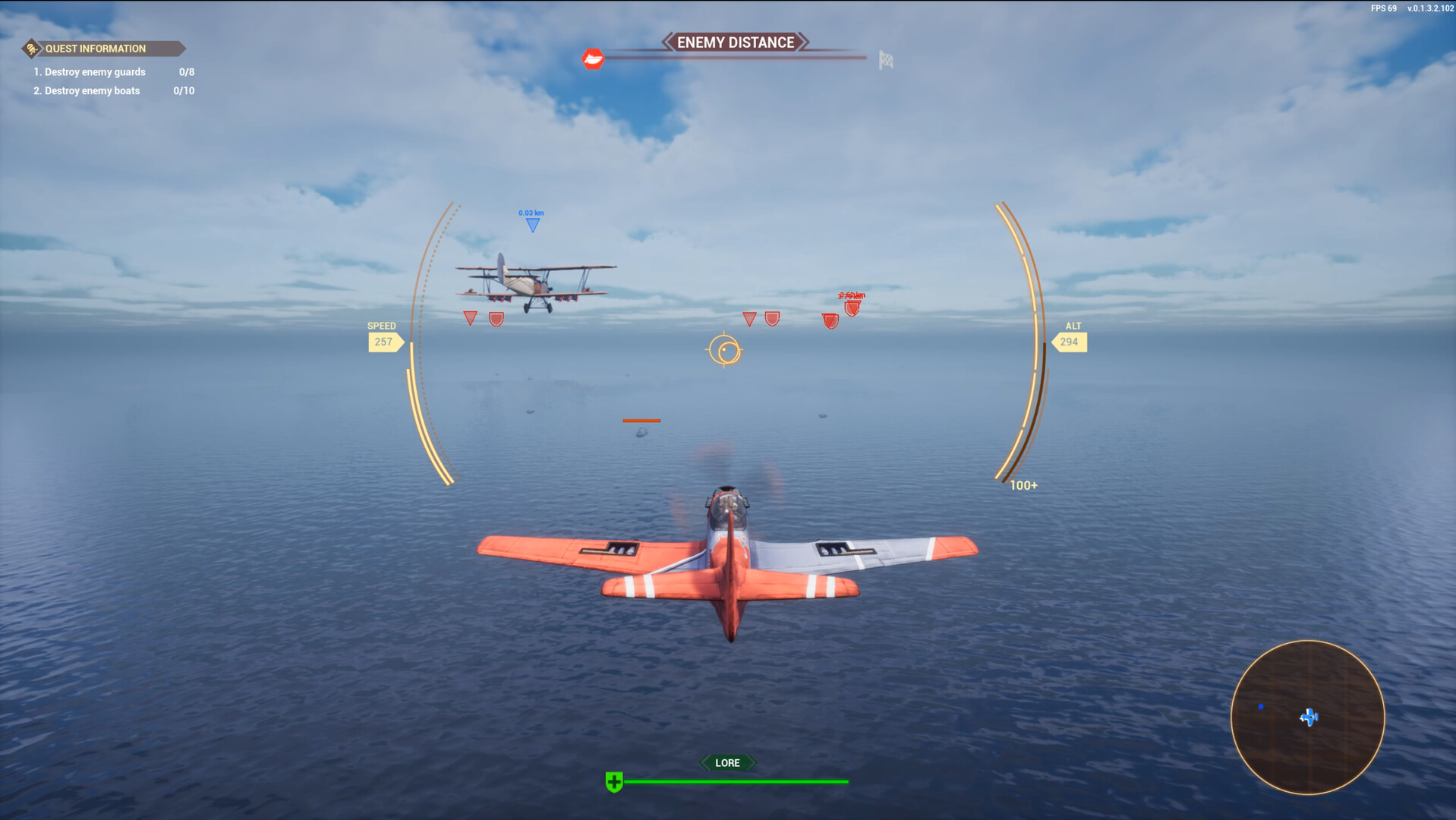The height and width of the screenshot is (820, 1456).
Task: Select the central targeting crosshair reticle
Action: tap(725, 350)
